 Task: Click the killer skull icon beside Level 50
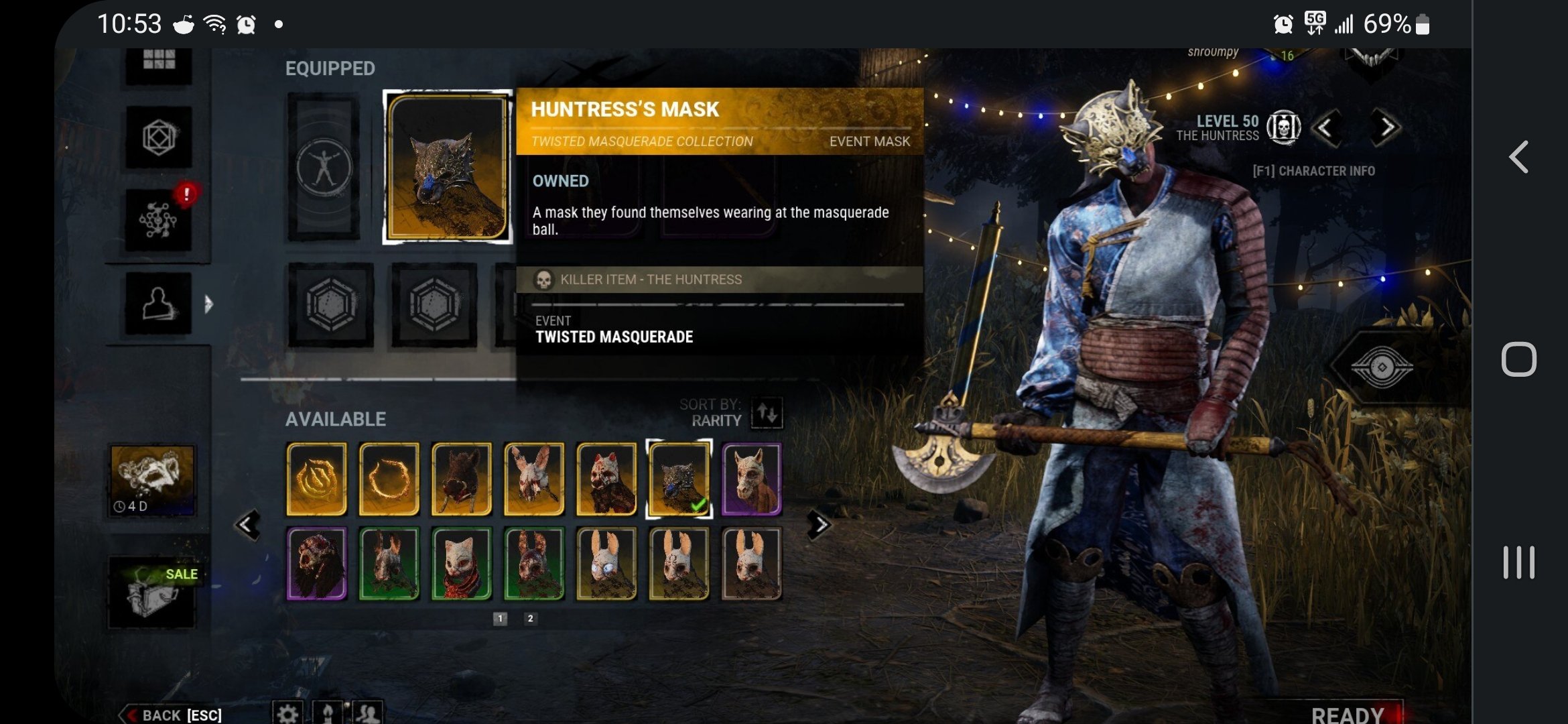pos(1285,127)
